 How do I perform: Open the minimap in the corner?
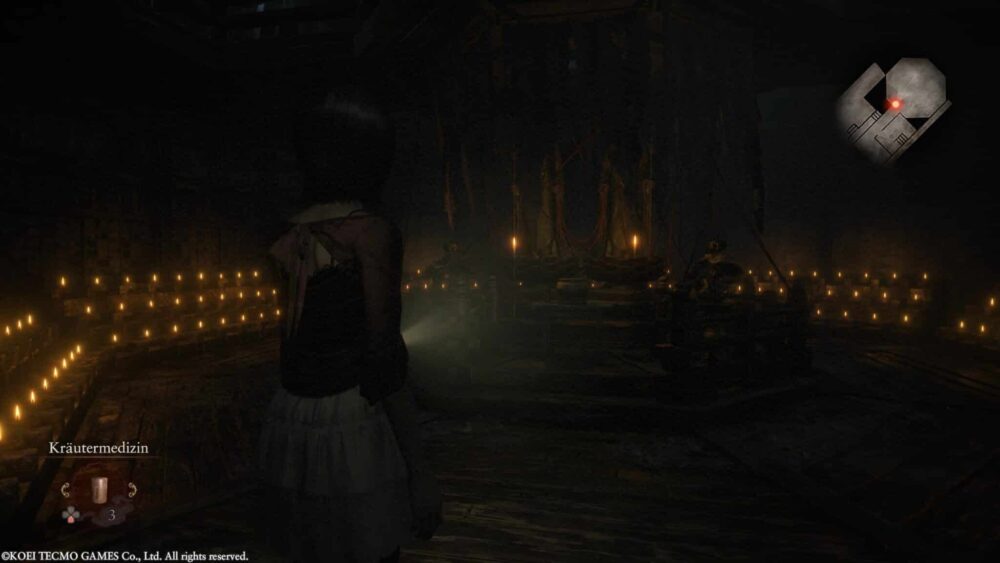(x=892, y=108)
